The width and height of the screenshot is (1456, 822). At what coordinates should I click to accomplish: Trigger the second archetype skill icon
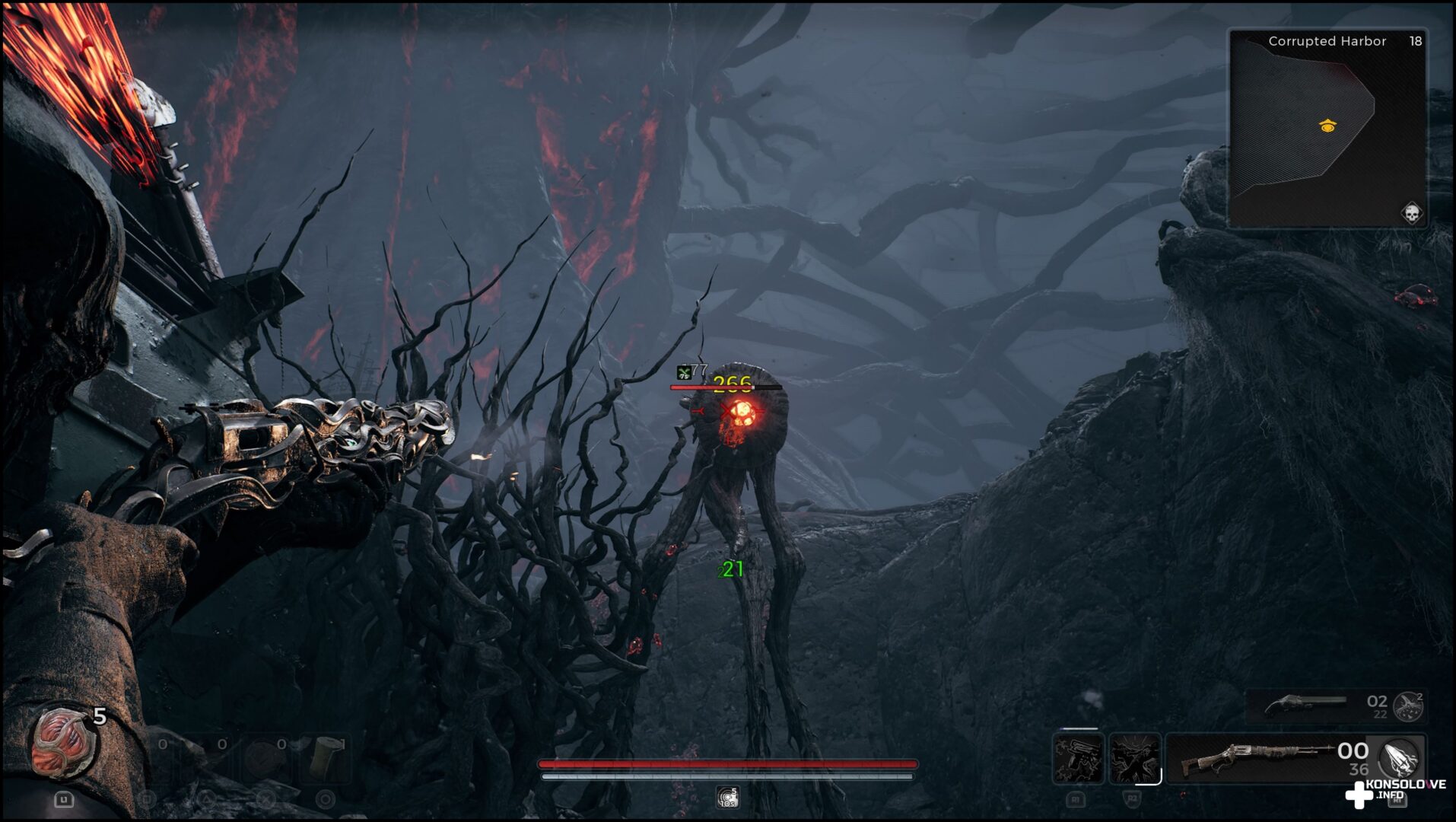click(x=1134, y=758)
